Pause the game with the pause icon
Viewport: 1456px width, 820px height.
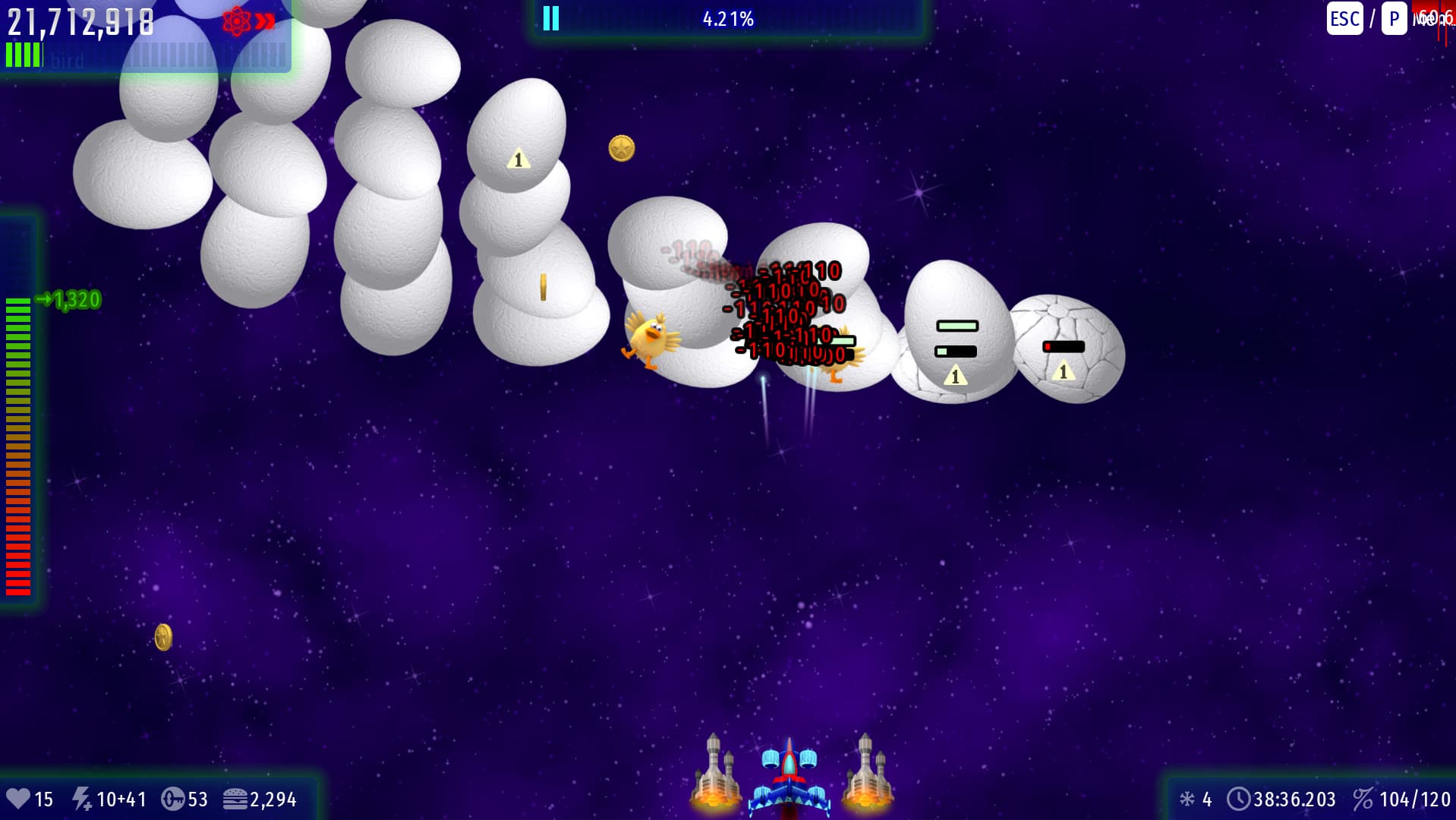point(551,18)
